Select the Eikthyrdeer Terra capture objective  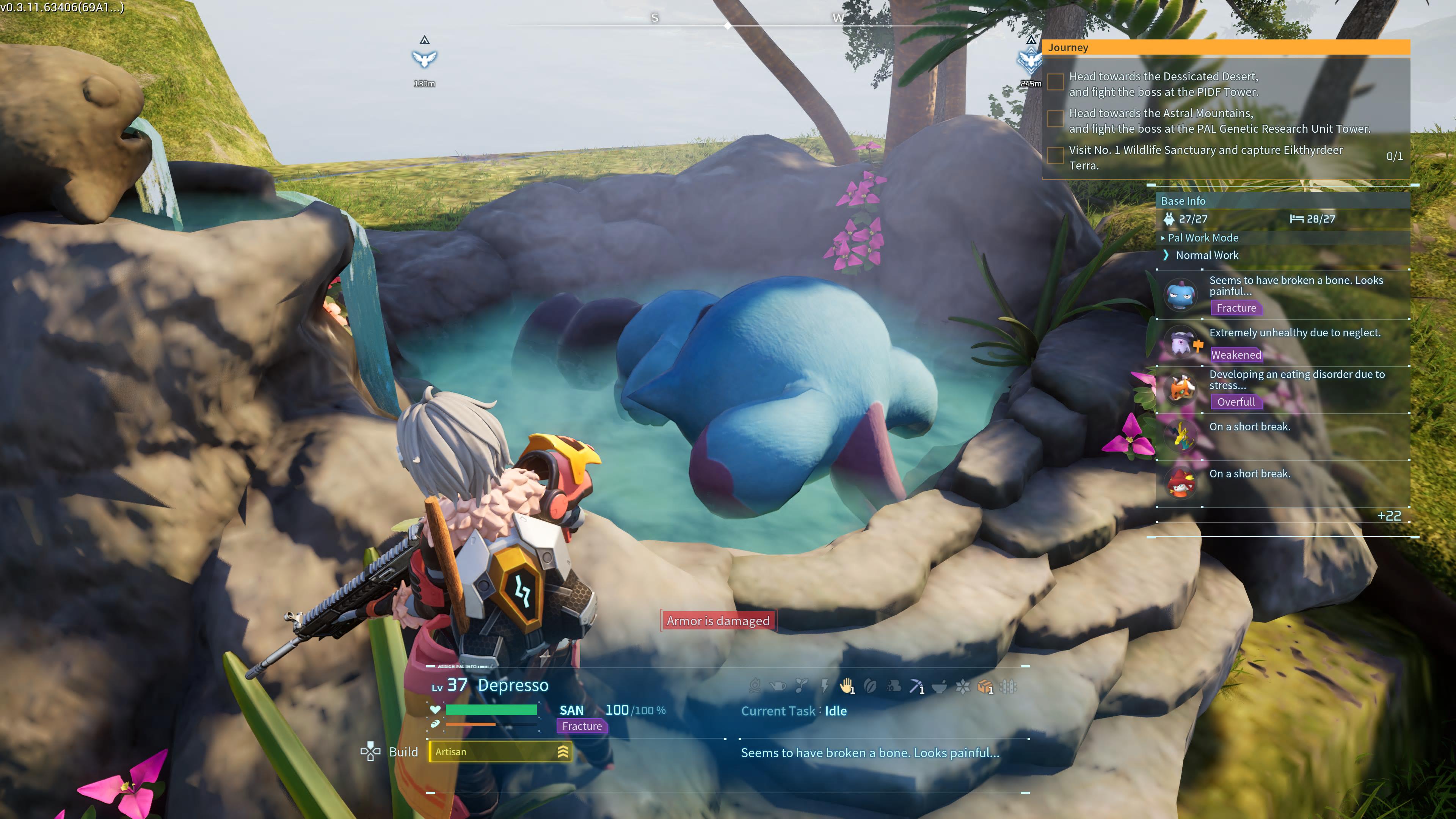[1055, 156]
